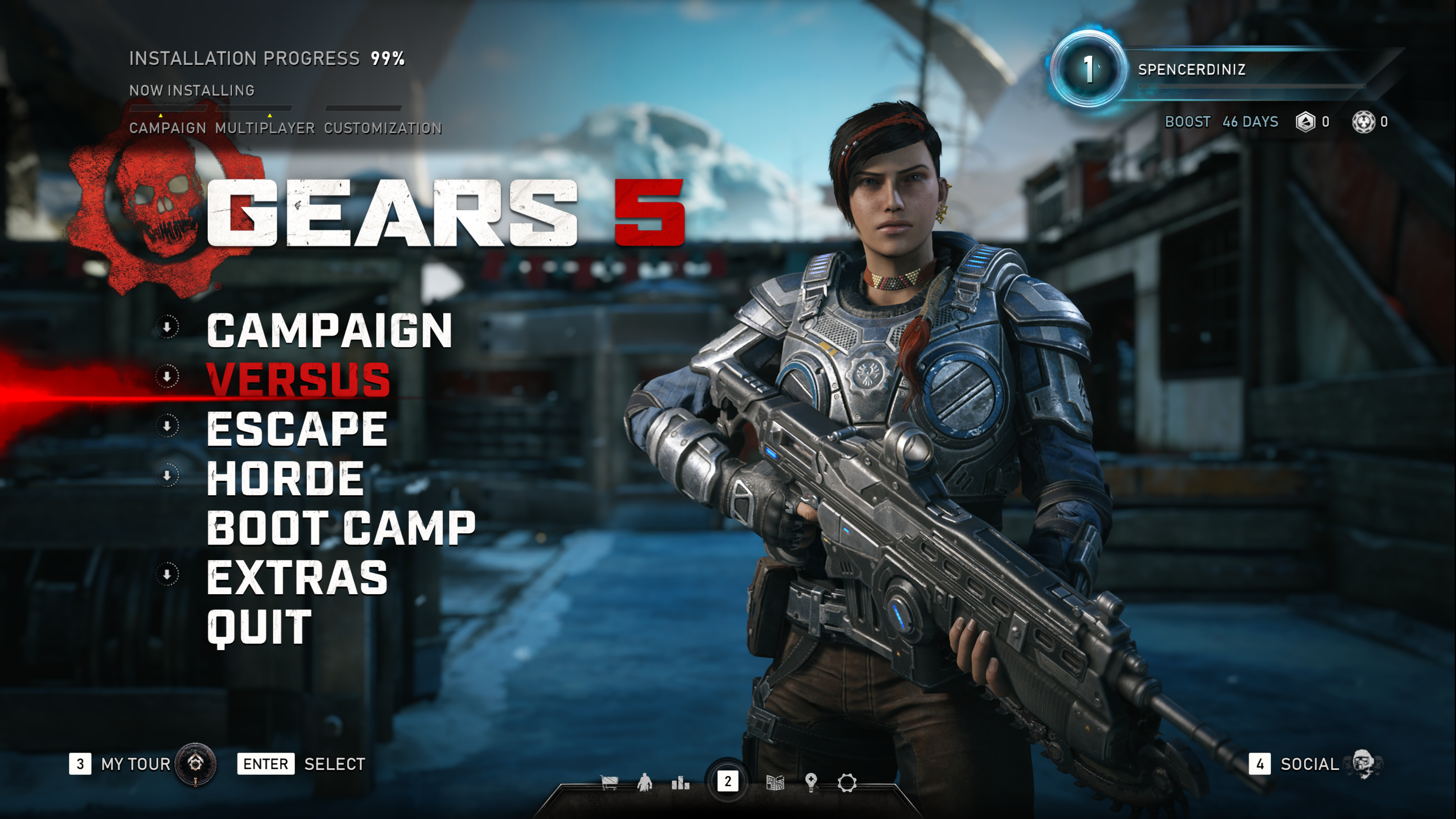Open character customization via the soldier icon
The width and height of the screenshot is (1456, 819).
point(644,783)
